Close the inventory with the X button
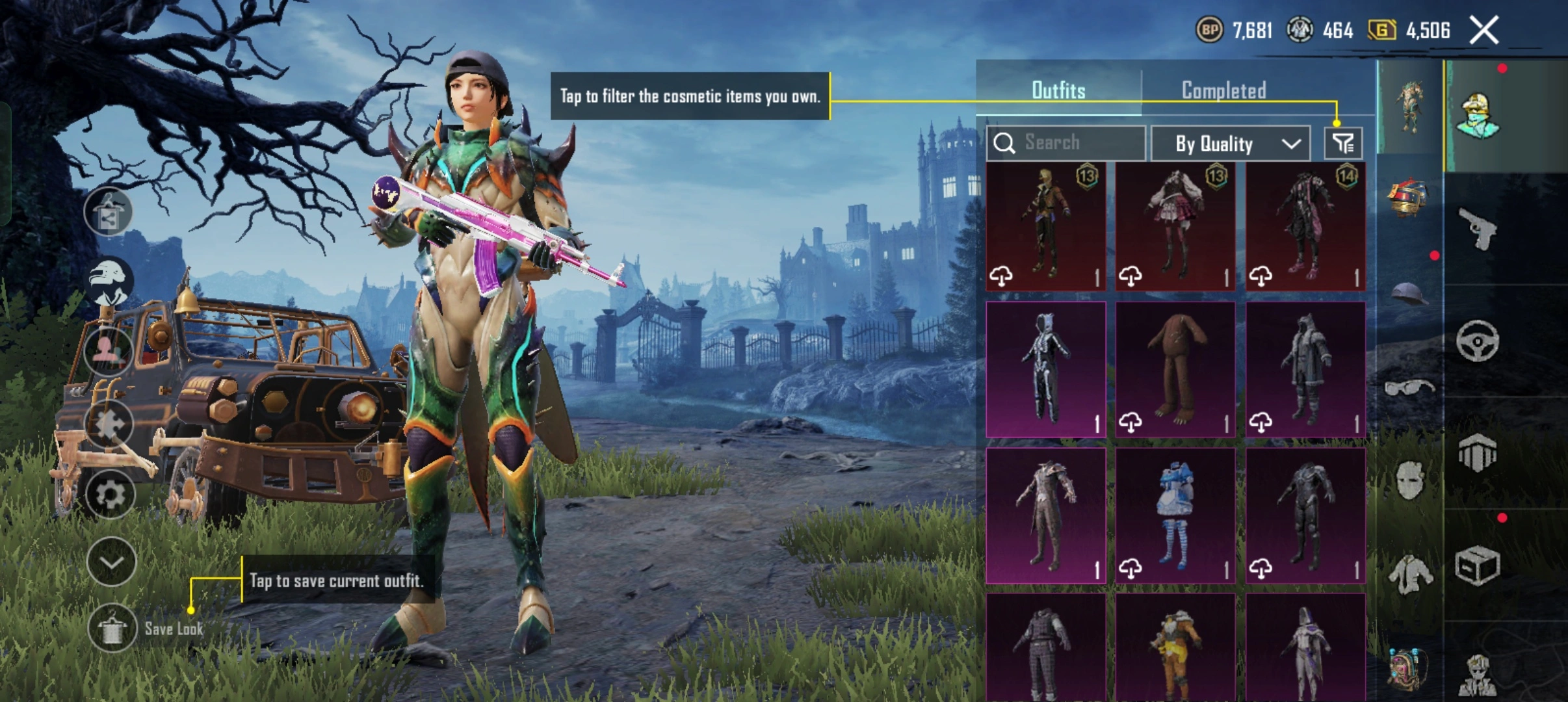Image resolution: width=1568 pixels, height=702 pixels. point(1484,31)
